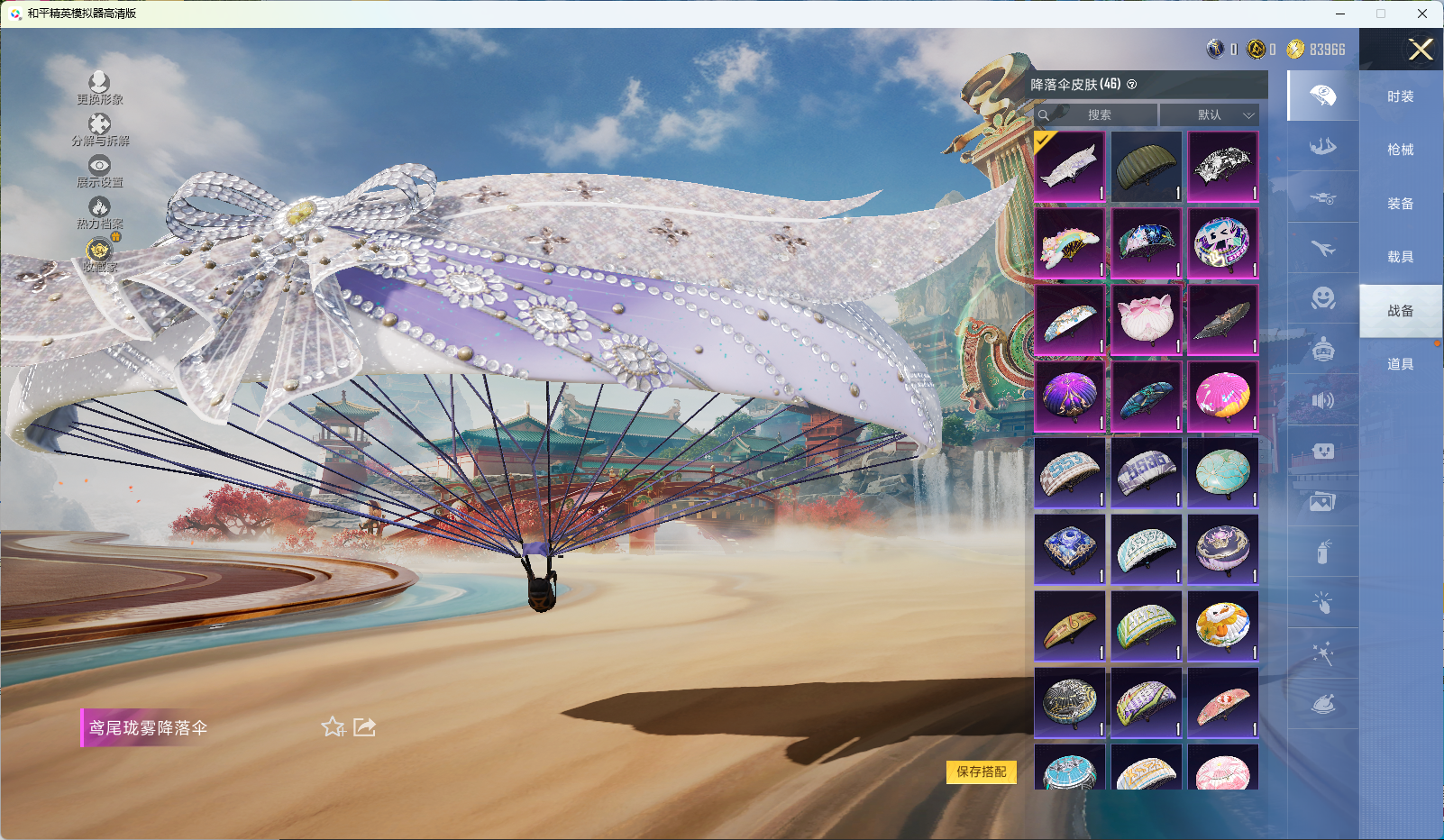Switch to the 时装 category tab
Image resolution: width=1444 pixels, height=840 pixels.
coord(1400,96)
